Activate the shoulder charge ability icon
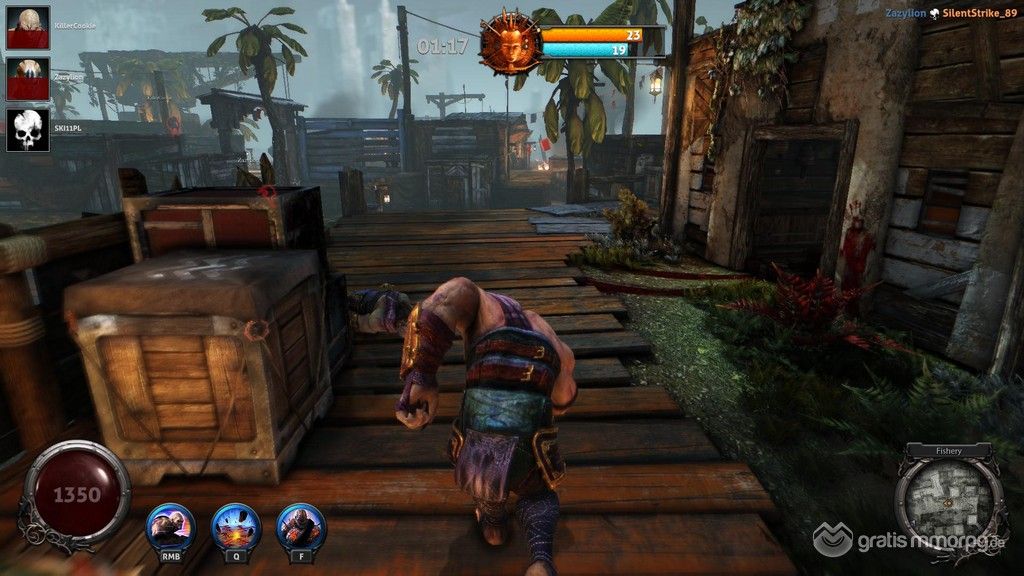 click(170, 525)
